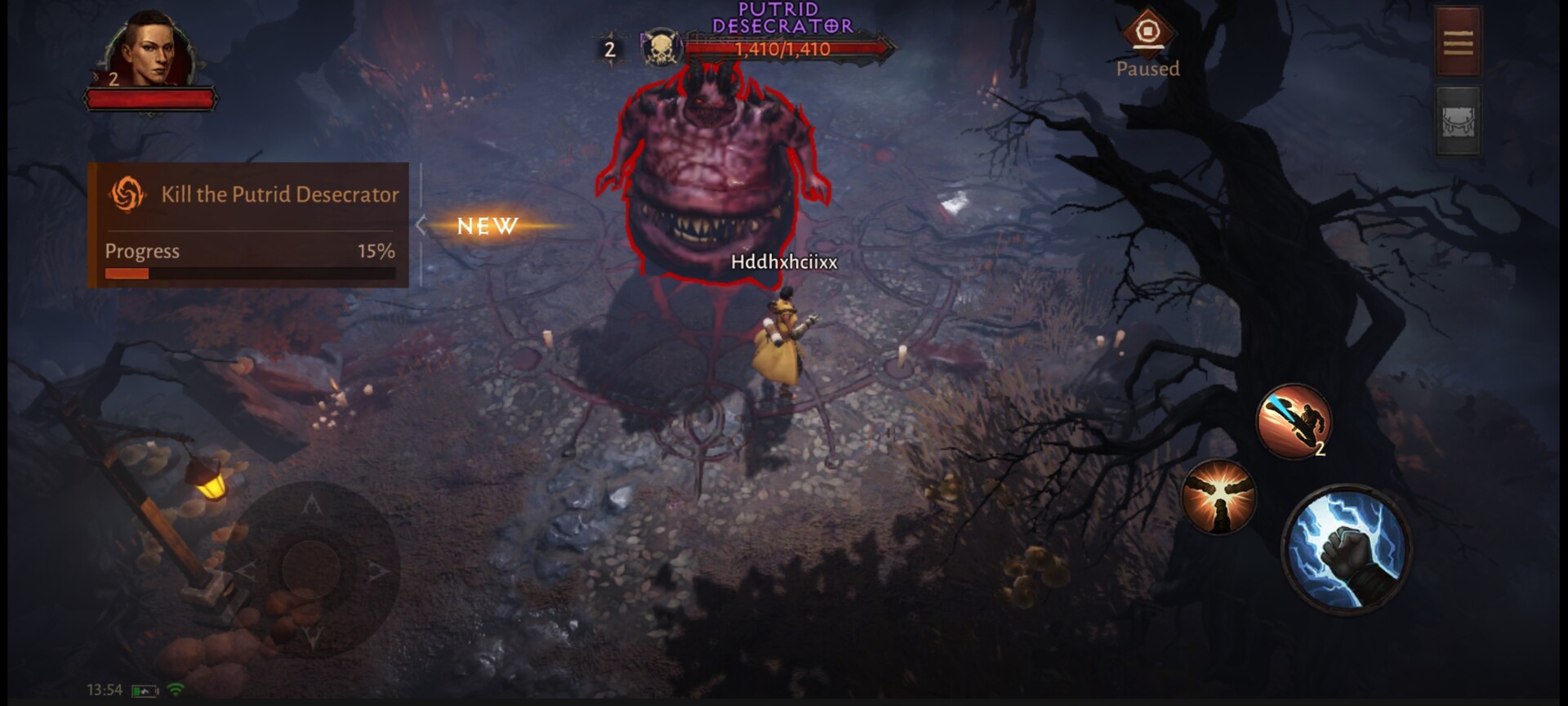Tap the Paused auto-play icon

[1147, 34]
